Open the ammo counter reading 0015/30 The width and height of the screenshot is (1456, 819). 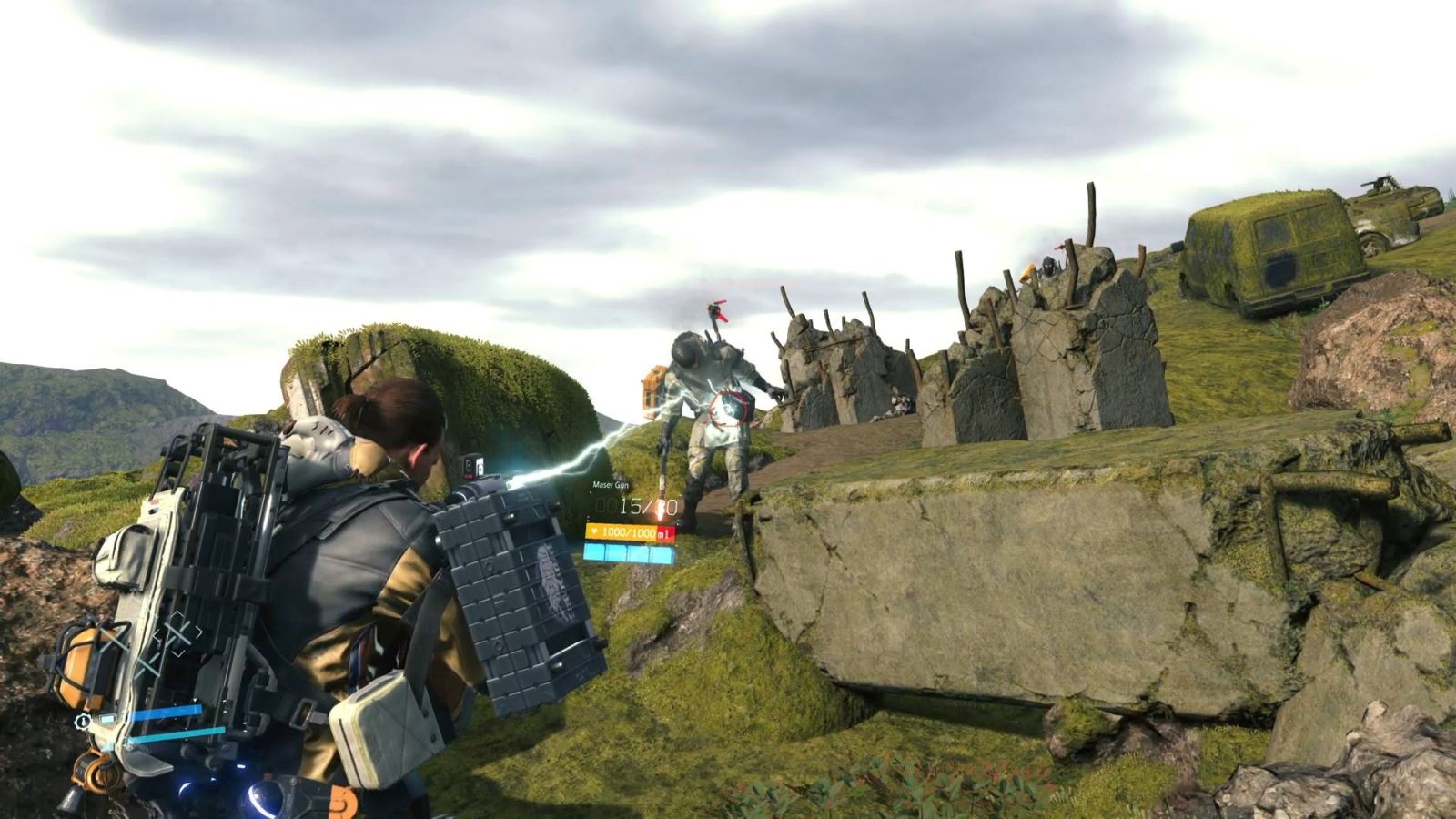coord(637,506)
